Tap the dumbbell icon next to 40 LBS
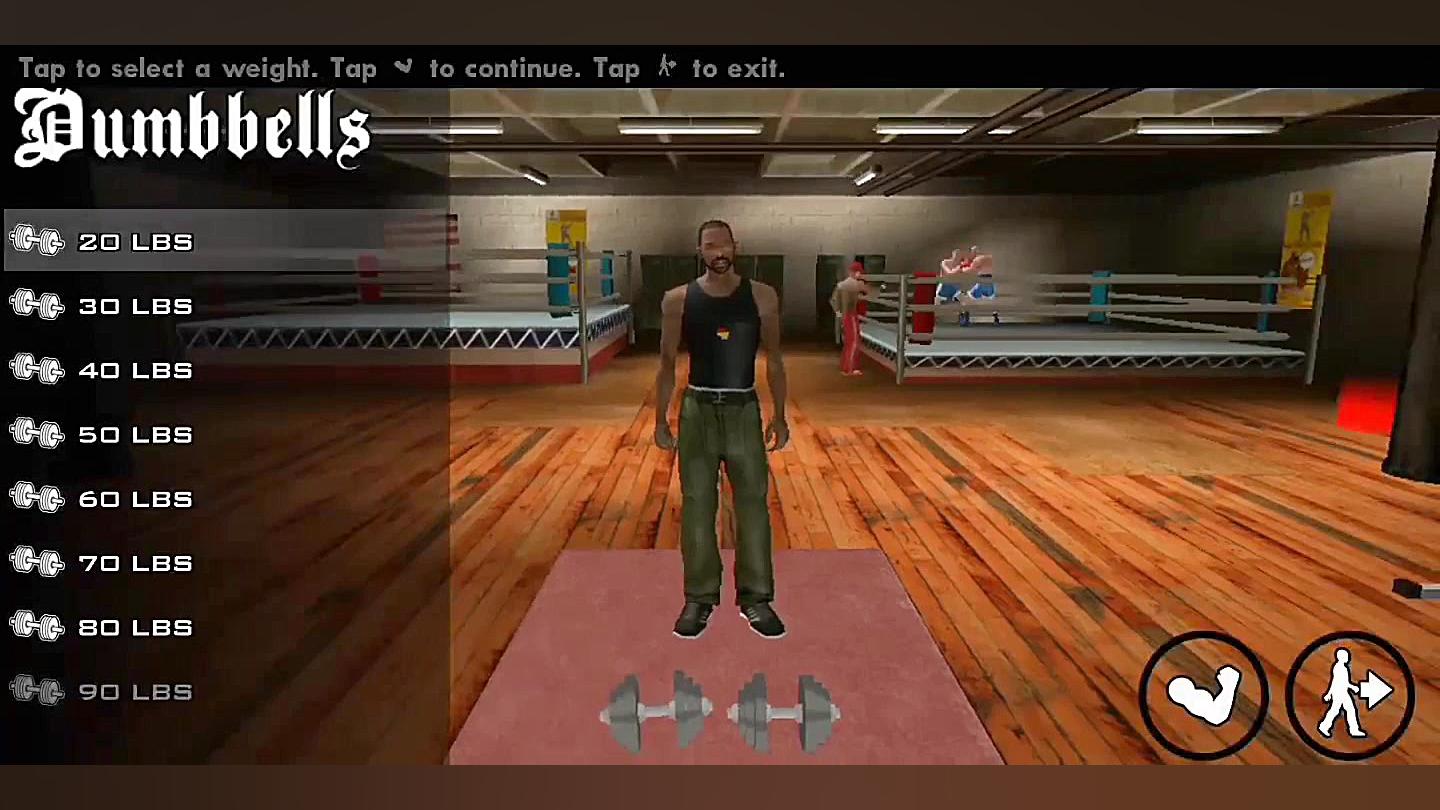This screenshot has height=810, width=1440. (37, 370)
